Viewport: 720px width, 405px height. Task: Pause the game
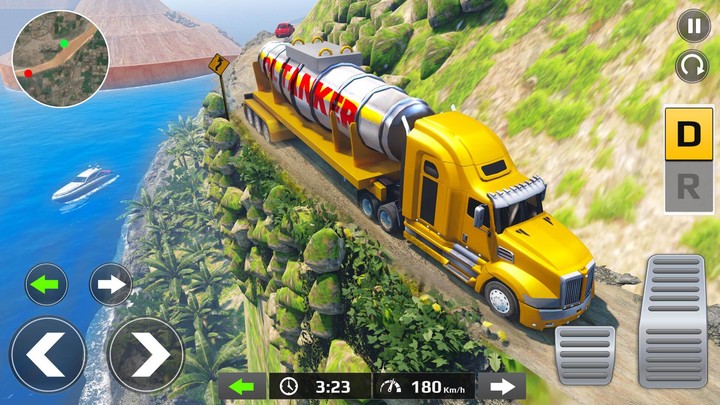tap(693, 25)
